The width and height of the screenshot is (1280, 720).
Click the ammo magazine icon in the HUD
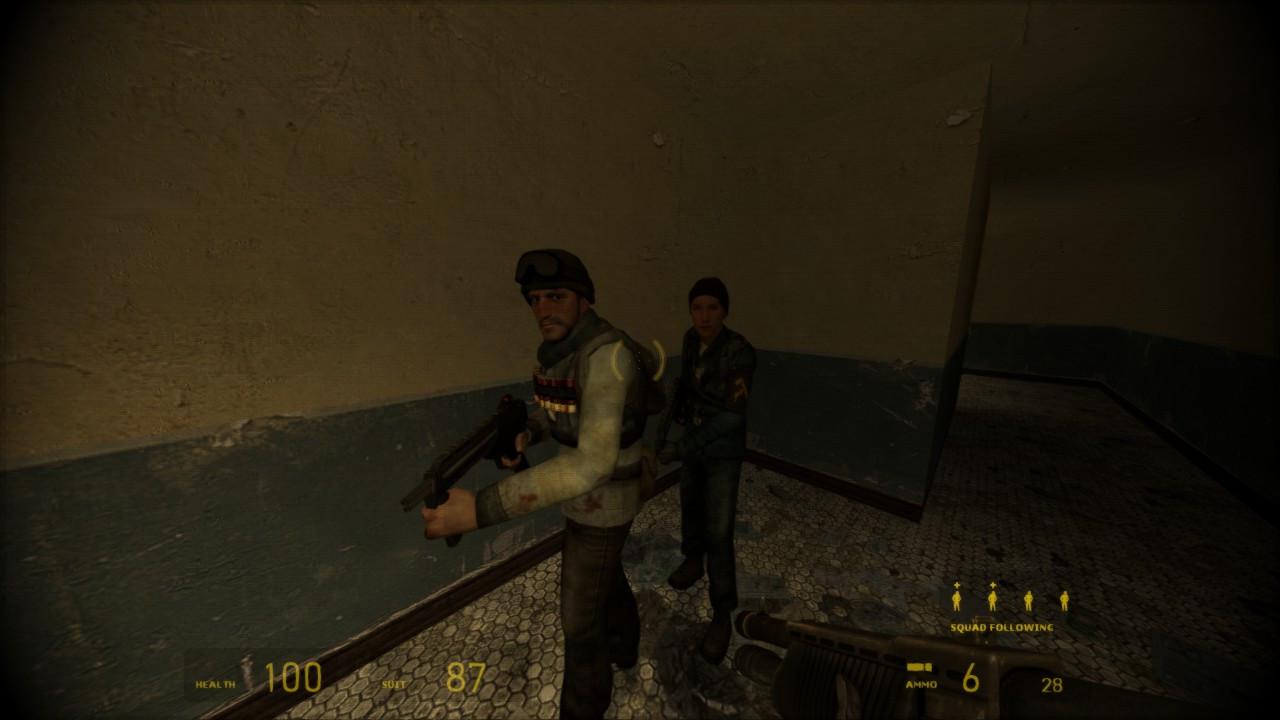pos(921,668)
